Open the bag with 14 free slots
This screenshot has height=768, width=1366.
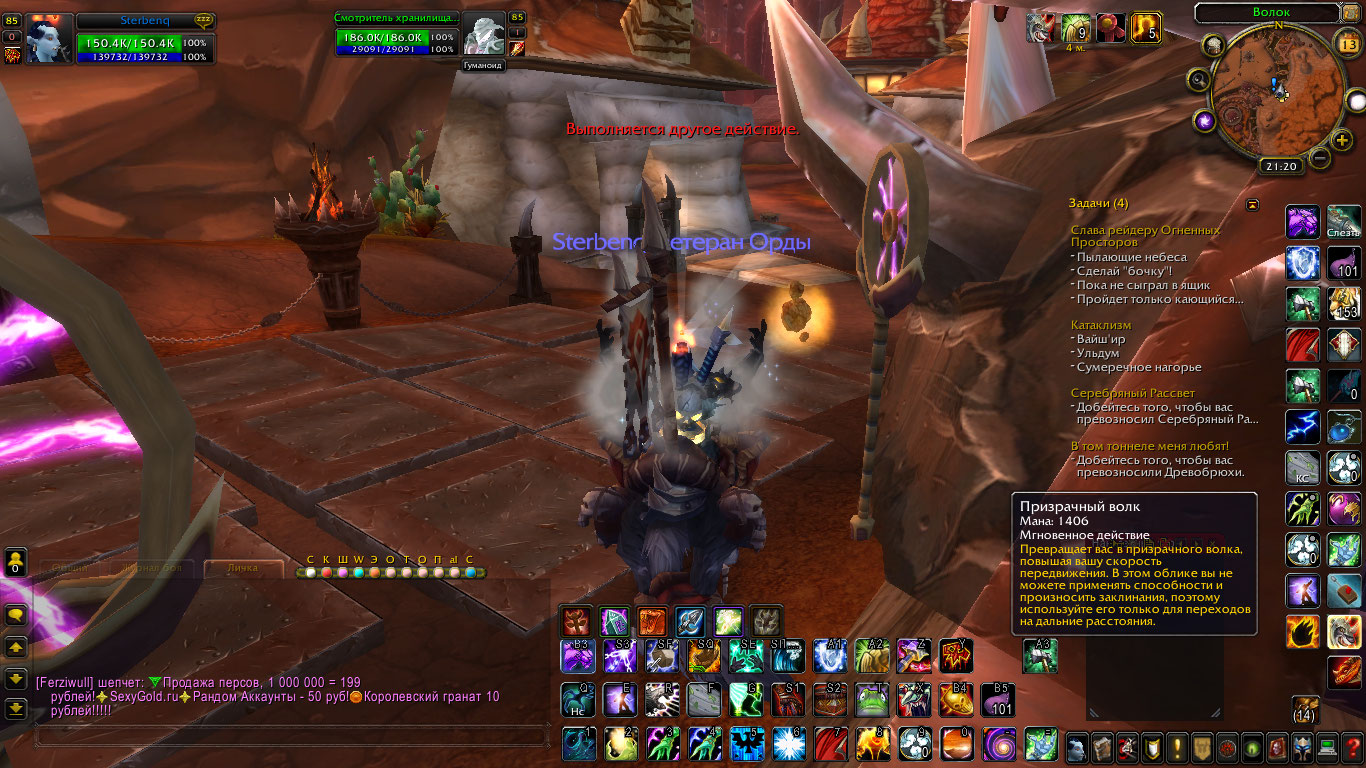pos(1304,710)
